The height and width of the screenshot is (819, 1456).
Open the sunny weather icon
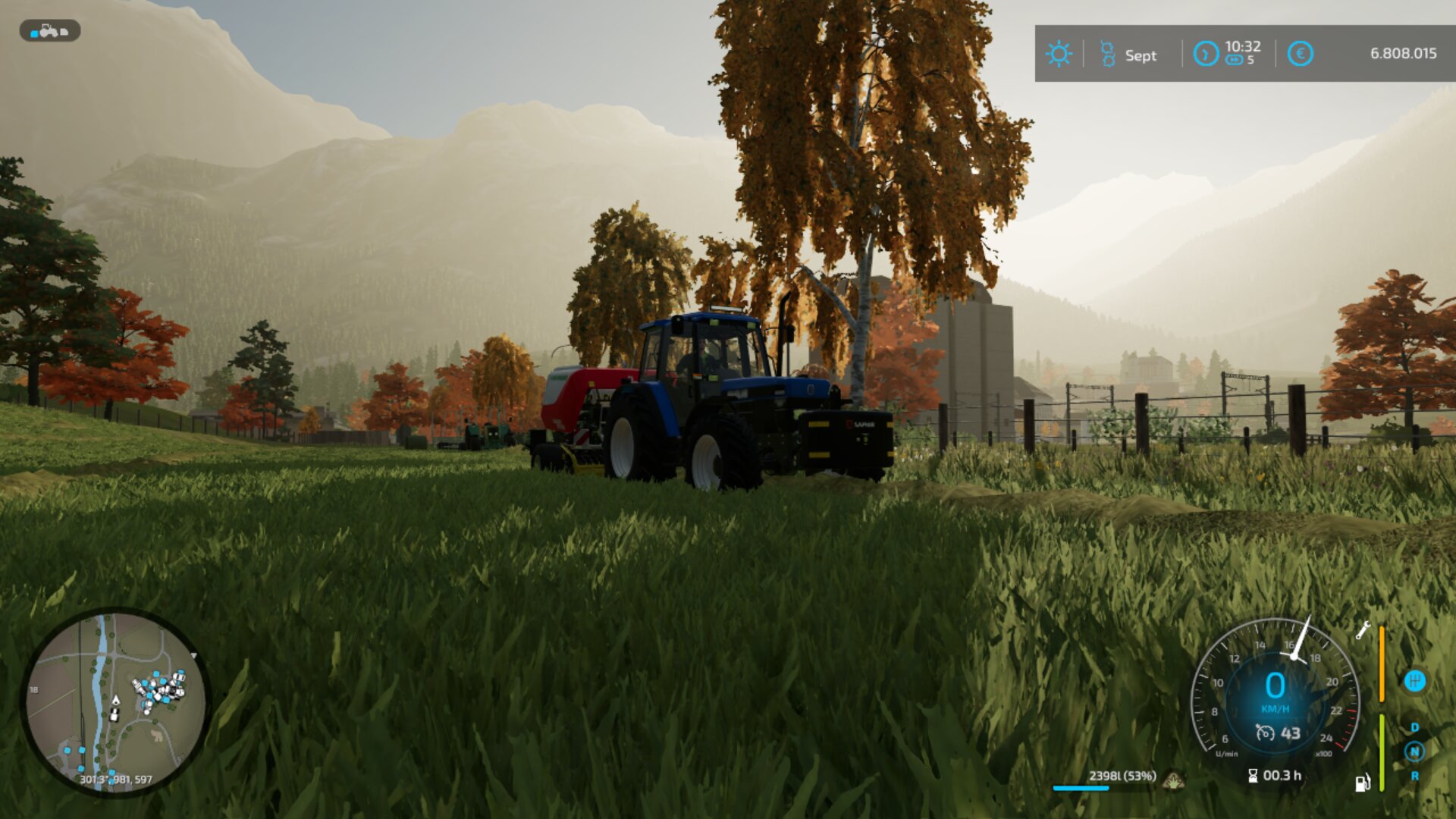click(1059, 54)
